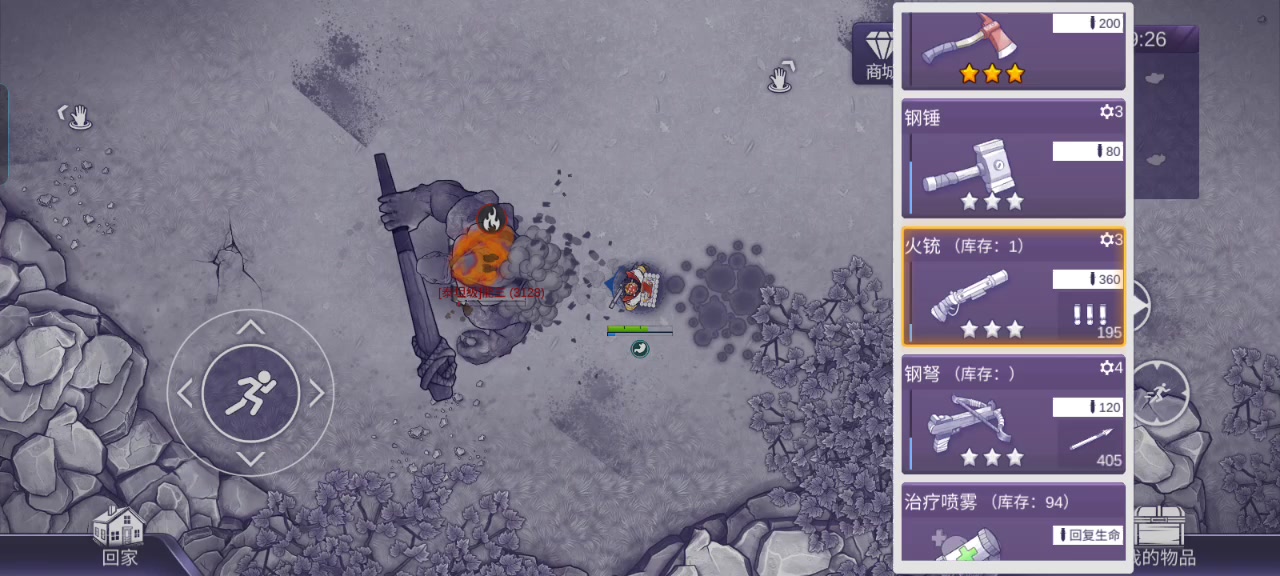
Task: Use the 治疗喷雾 healing spray item
Action: coord(1013,522)
